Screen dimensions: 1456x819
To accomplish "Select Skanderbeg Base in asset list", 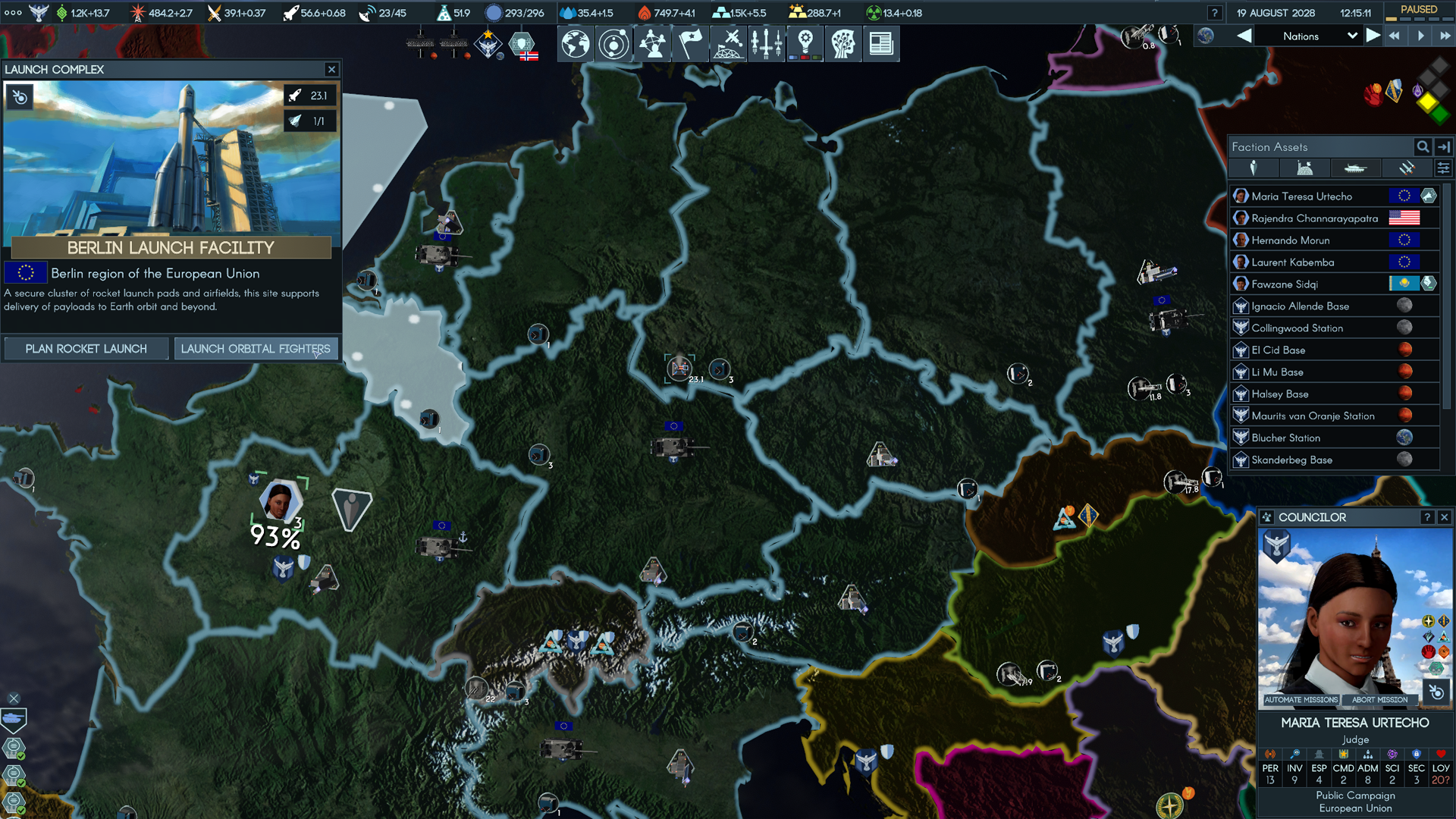I will (x=1291, y=460).
